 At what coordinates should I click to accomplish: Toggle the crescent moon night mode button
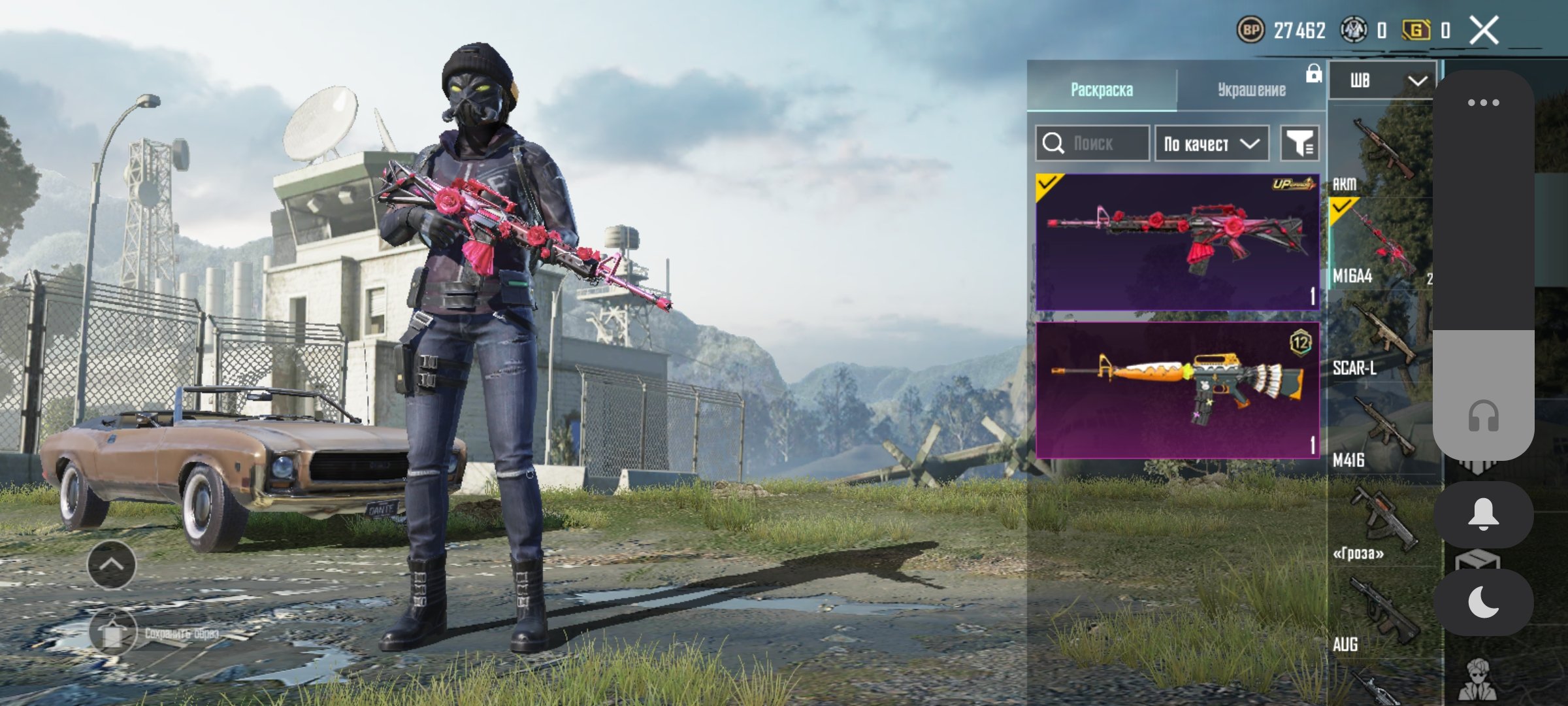coord(1483,602)
